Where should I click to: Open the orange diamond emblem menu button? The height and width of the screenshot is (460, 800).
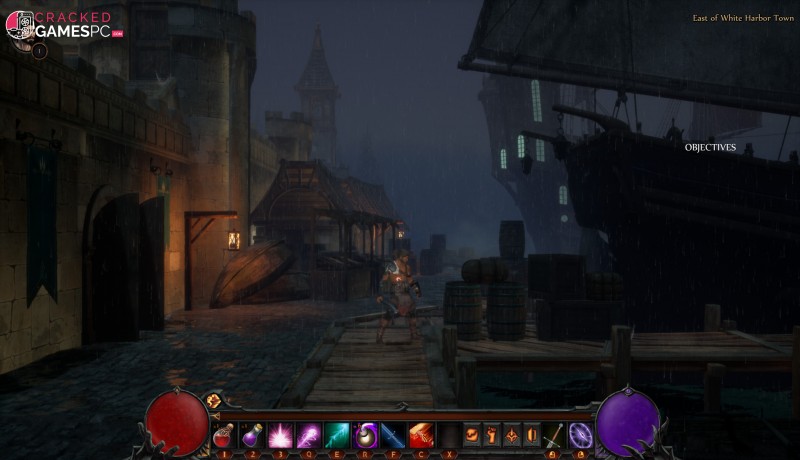coord(512,435)
